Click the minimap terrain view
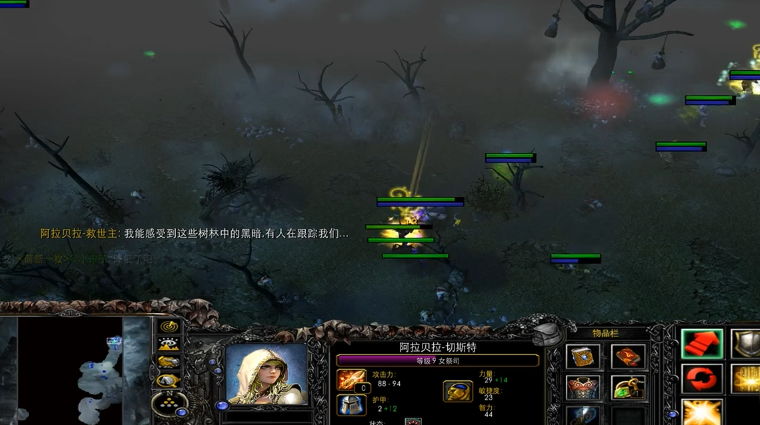Image resolution: width=760 pixels, height=425 pixels. (x=70, y=370)
